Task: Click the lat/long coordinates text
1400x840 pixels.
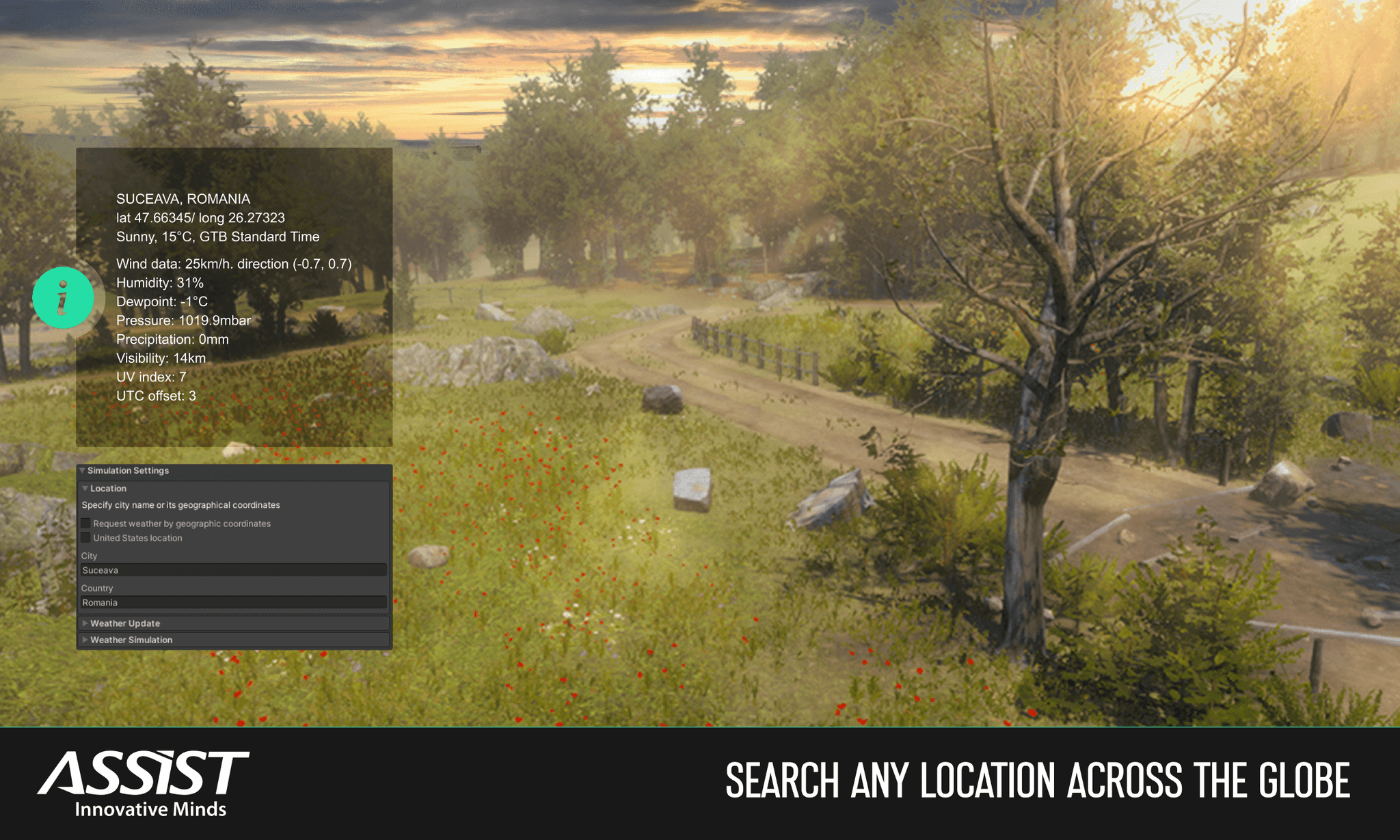Action: (x=200, y=217)
